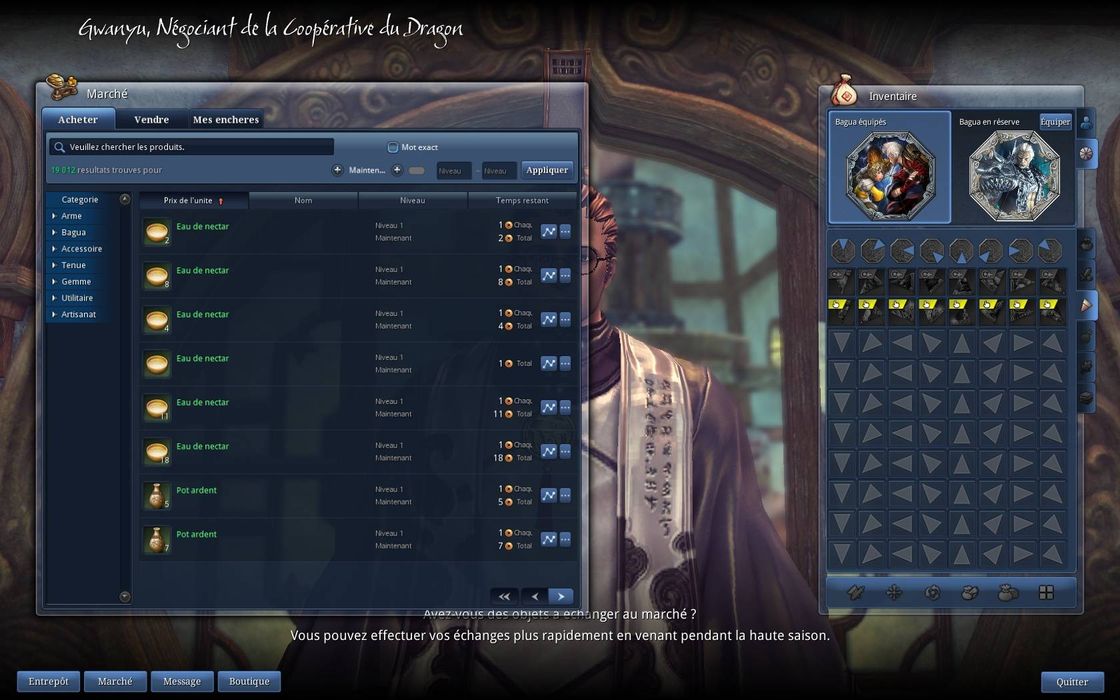Open the Mes encheres tab
Screen dimensions: 1120x700
click(x=226, y=120)
